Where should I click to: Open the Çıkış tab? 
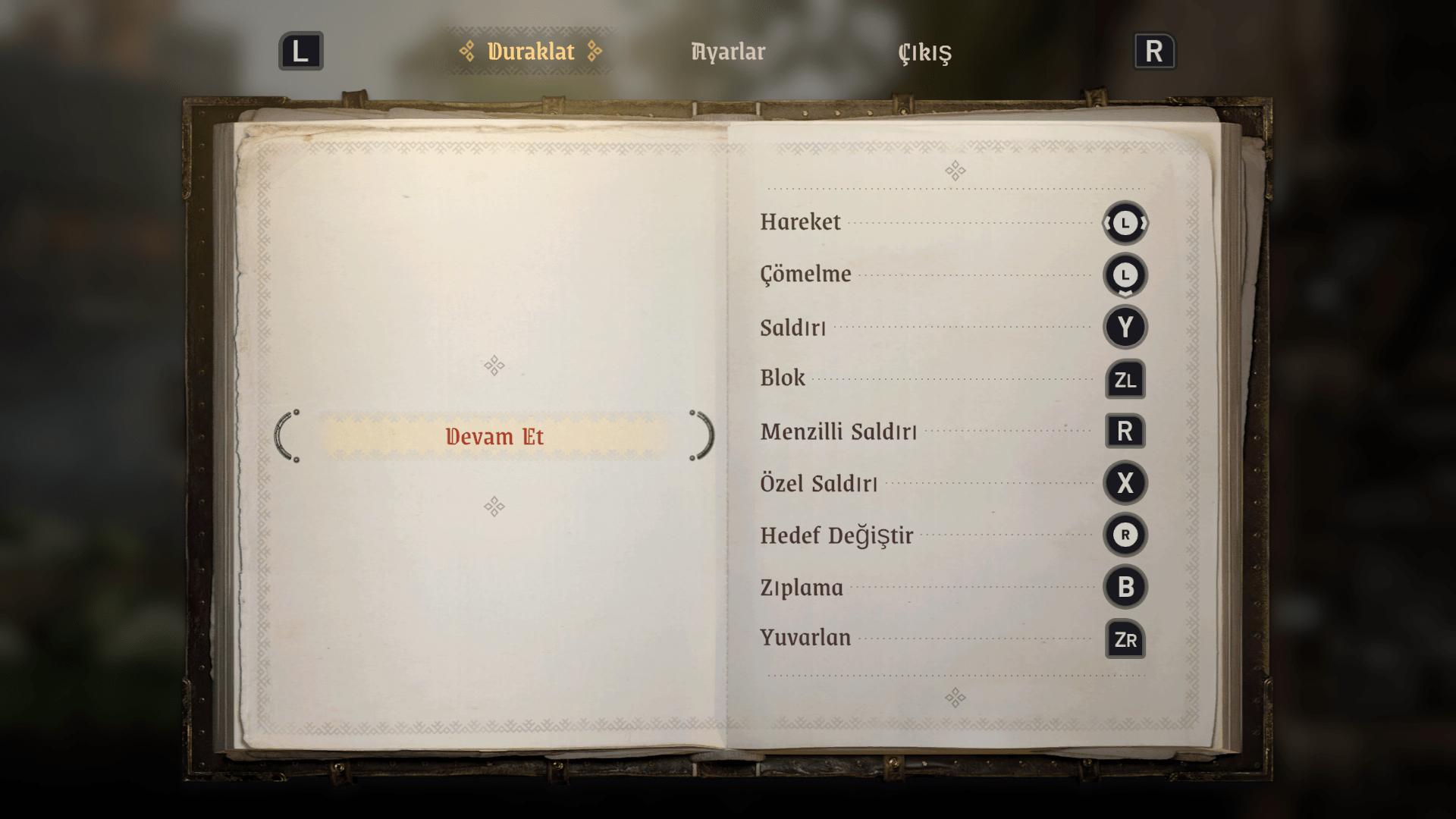924,52
